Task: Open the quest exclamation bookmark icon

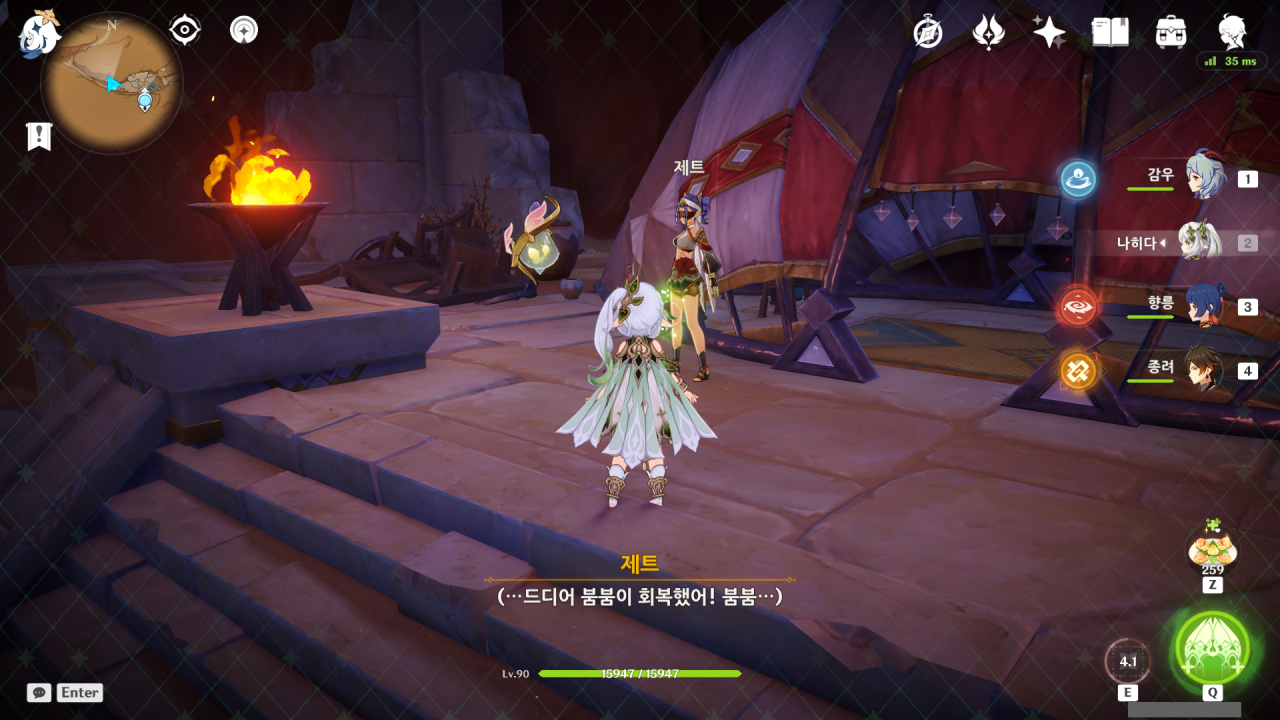Action: pyautogui.click(x=39, y=136)
